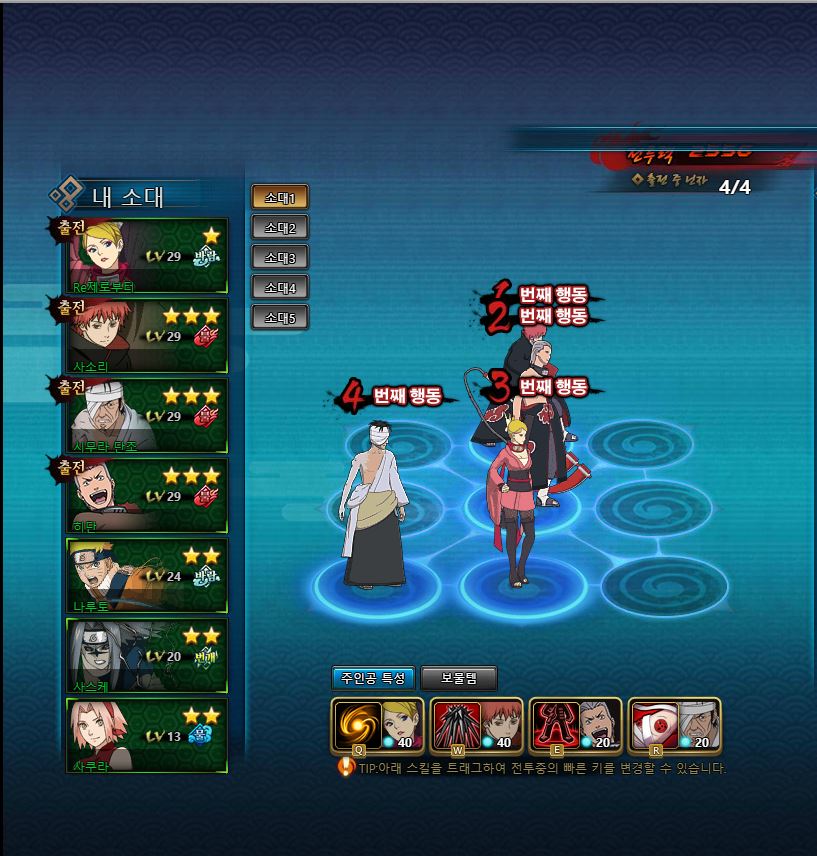Select the 사쿠라 level 13 card
The image size is (817, 856).
[x=147, y=736]
